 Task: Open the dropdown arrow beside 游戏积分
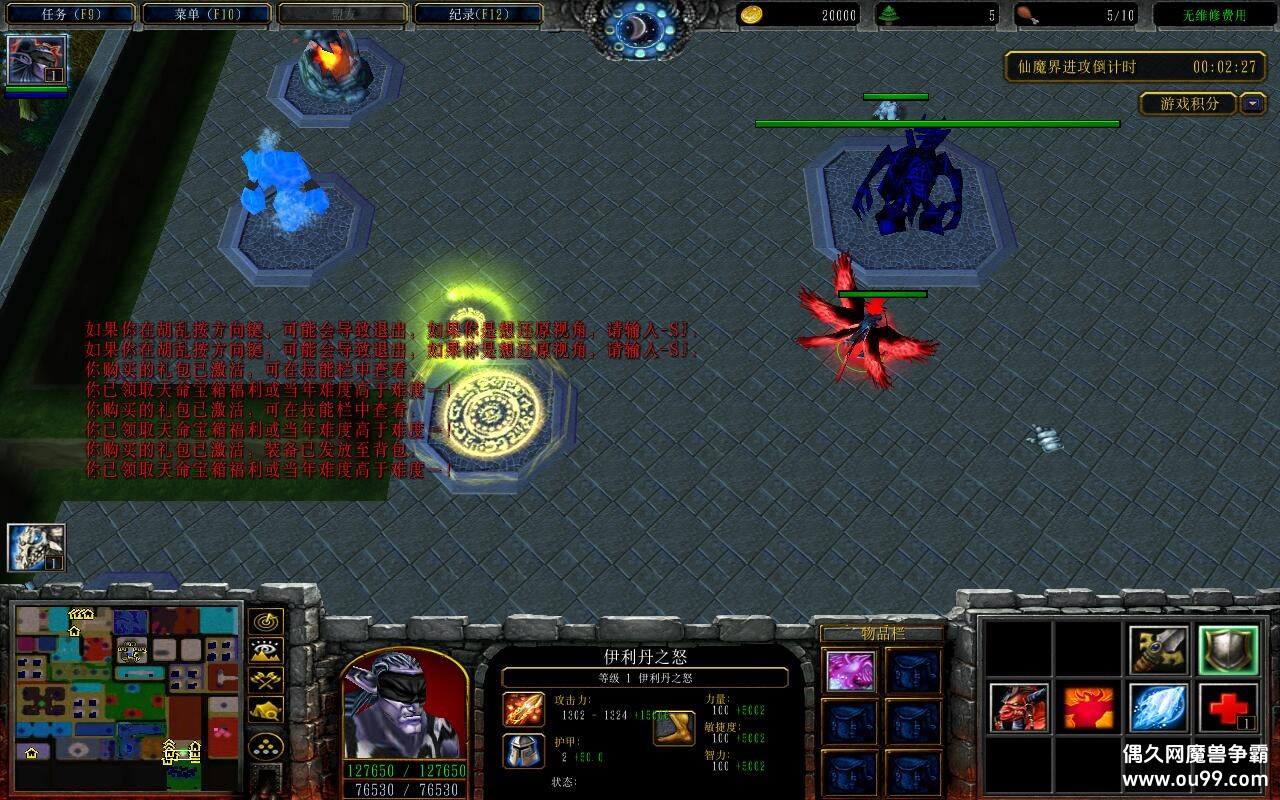[x=1252, y=104]
